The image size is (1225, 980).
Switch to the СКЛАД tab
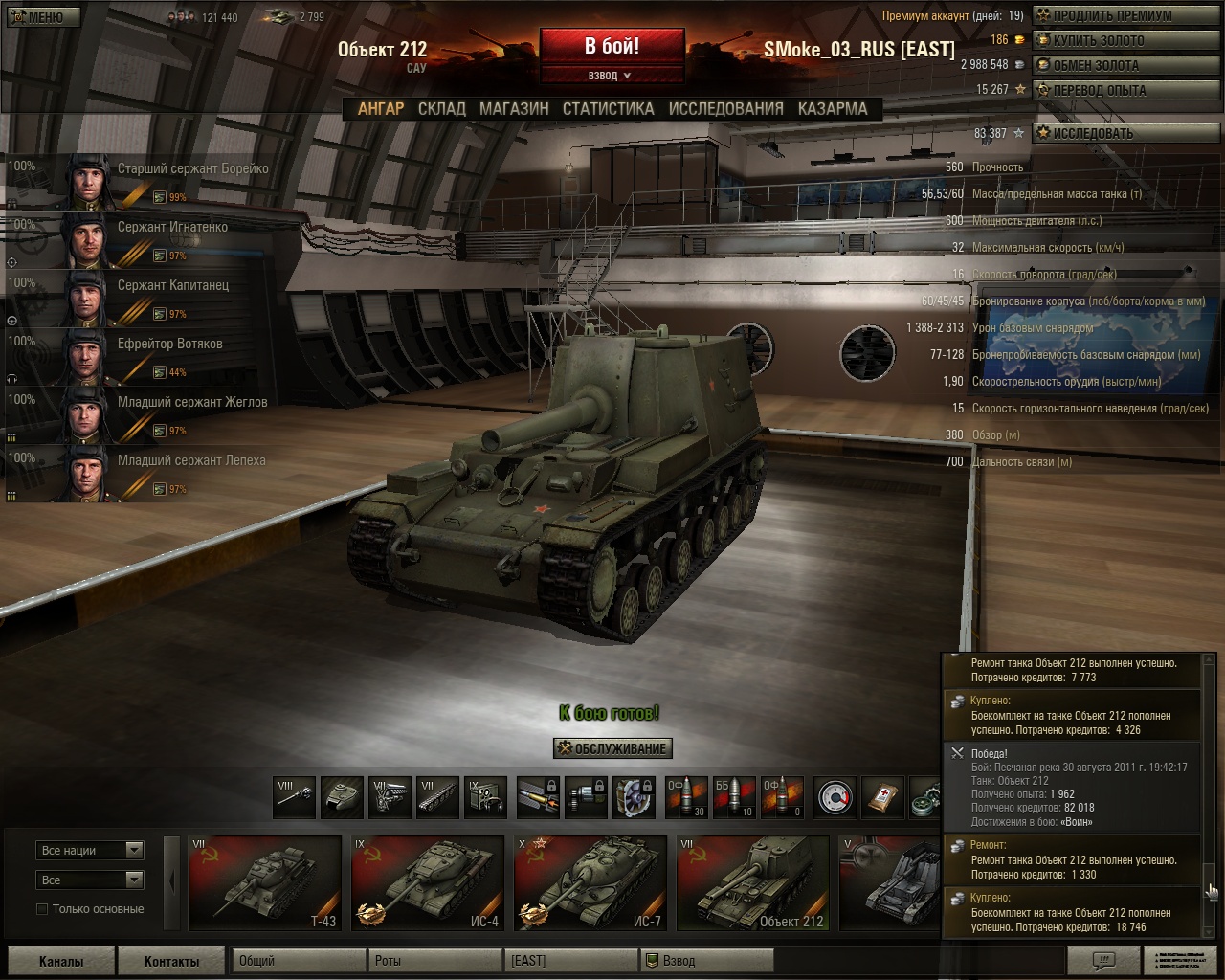coord(441,109)
